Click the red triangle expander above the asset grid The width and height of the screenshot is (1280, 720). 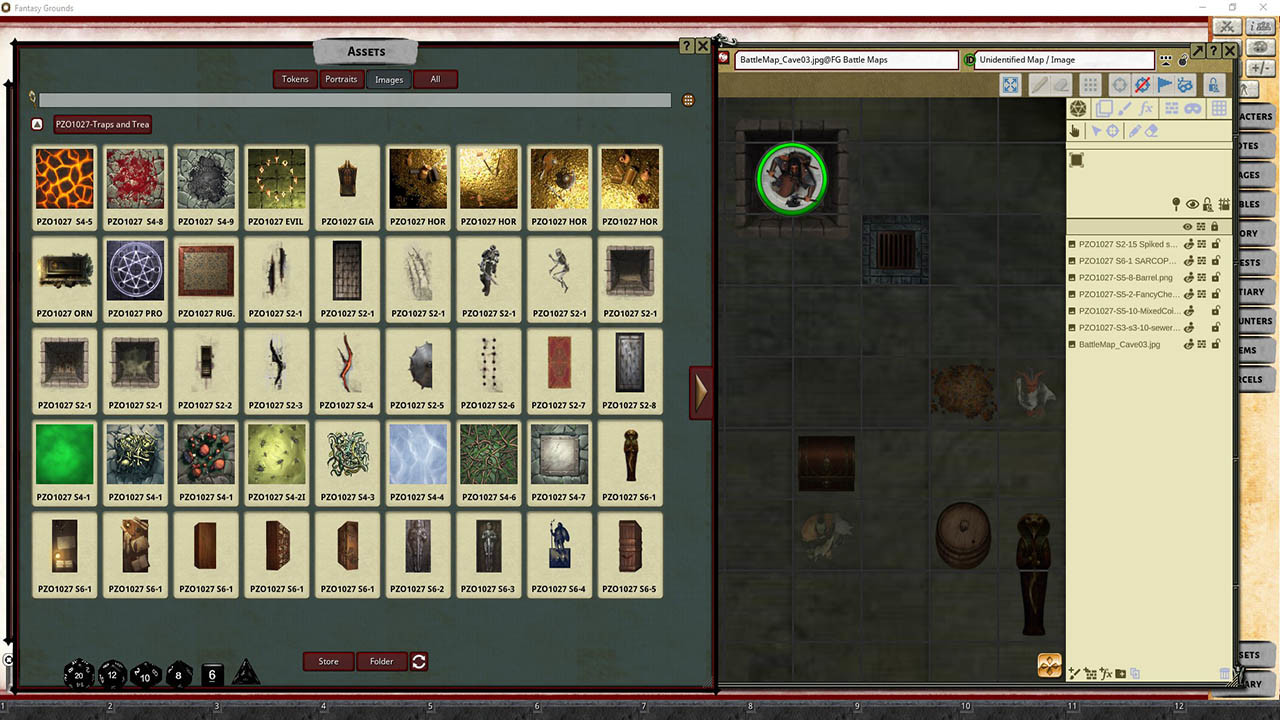point(37,124)
